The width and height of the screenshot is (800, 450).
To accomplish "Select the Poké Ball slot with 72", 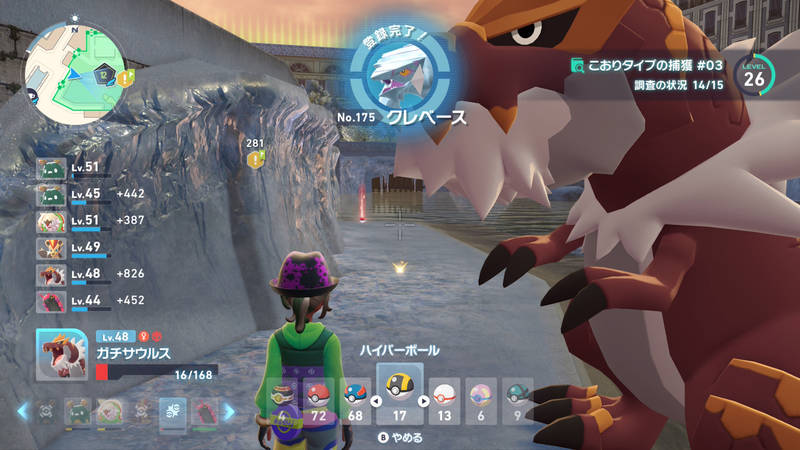I will pyautogui.click(x=319, y=397).
